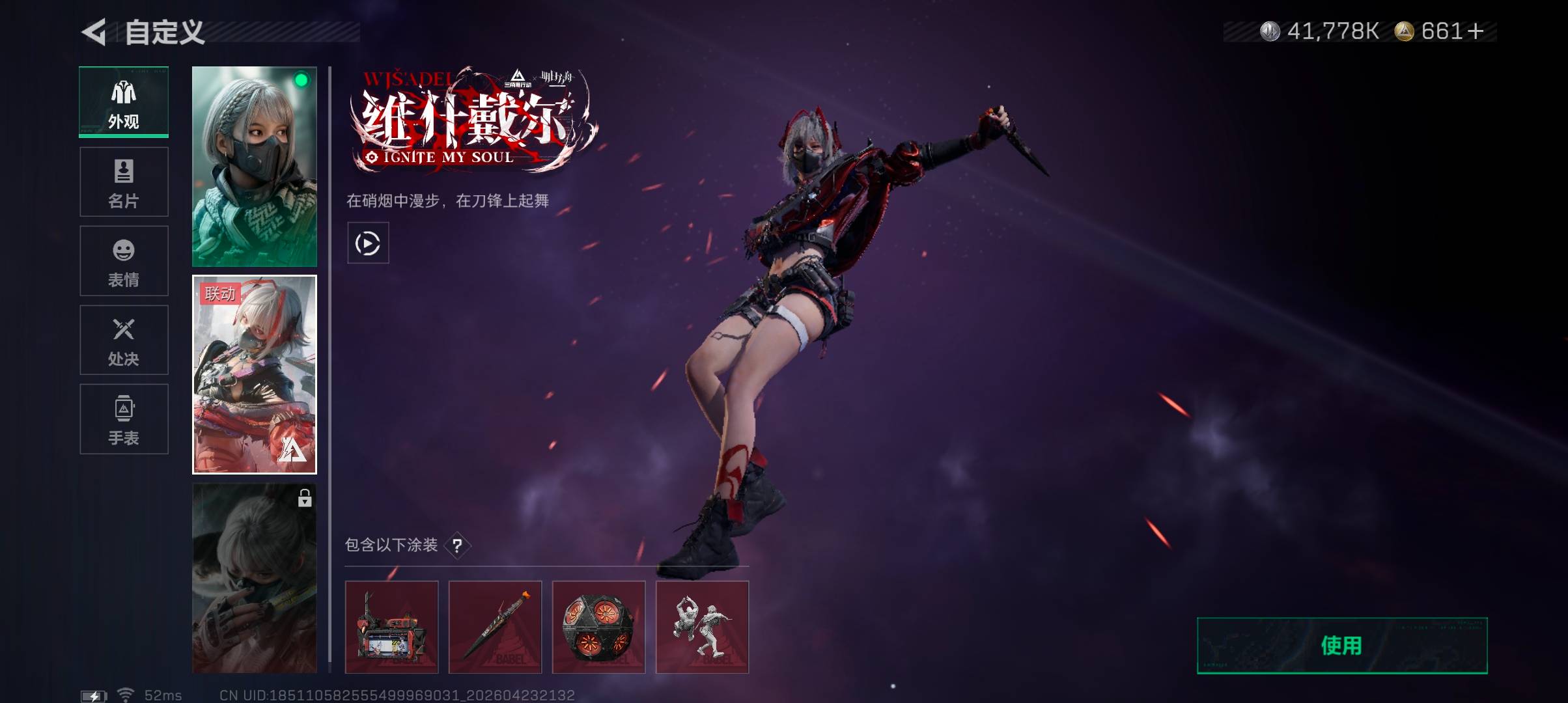
Task: Select the green-jacket skin thumbnail
Action: coord(255,167)
